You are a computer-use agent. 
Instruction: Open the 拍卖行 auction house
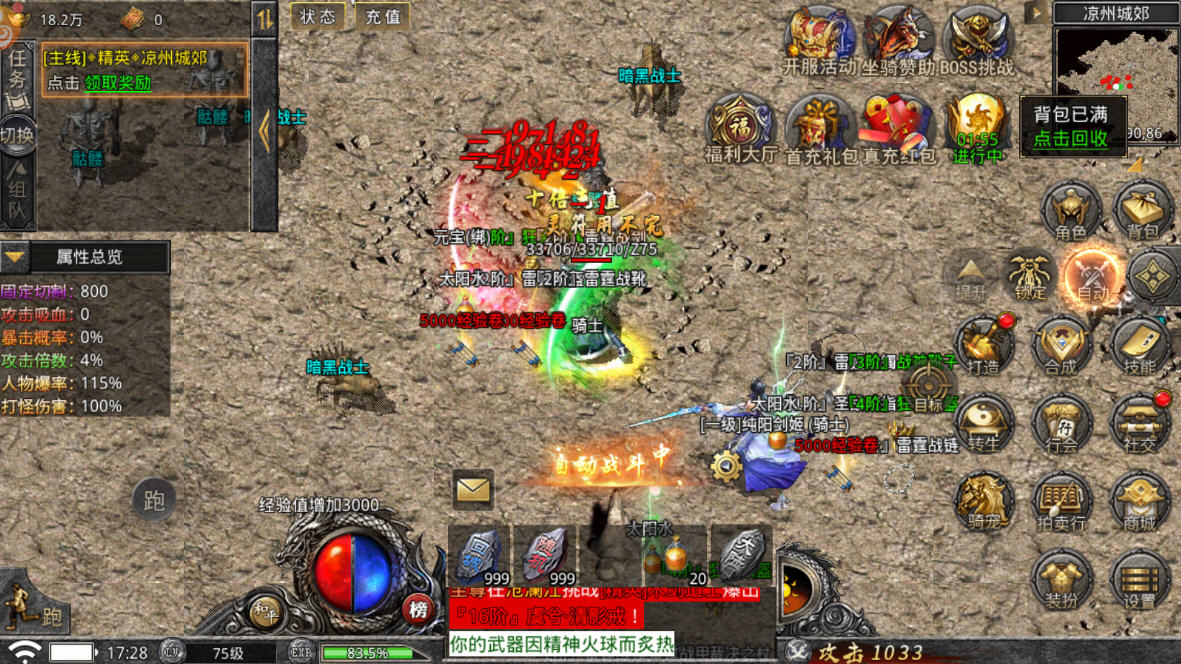click(x=1062, y=502)
